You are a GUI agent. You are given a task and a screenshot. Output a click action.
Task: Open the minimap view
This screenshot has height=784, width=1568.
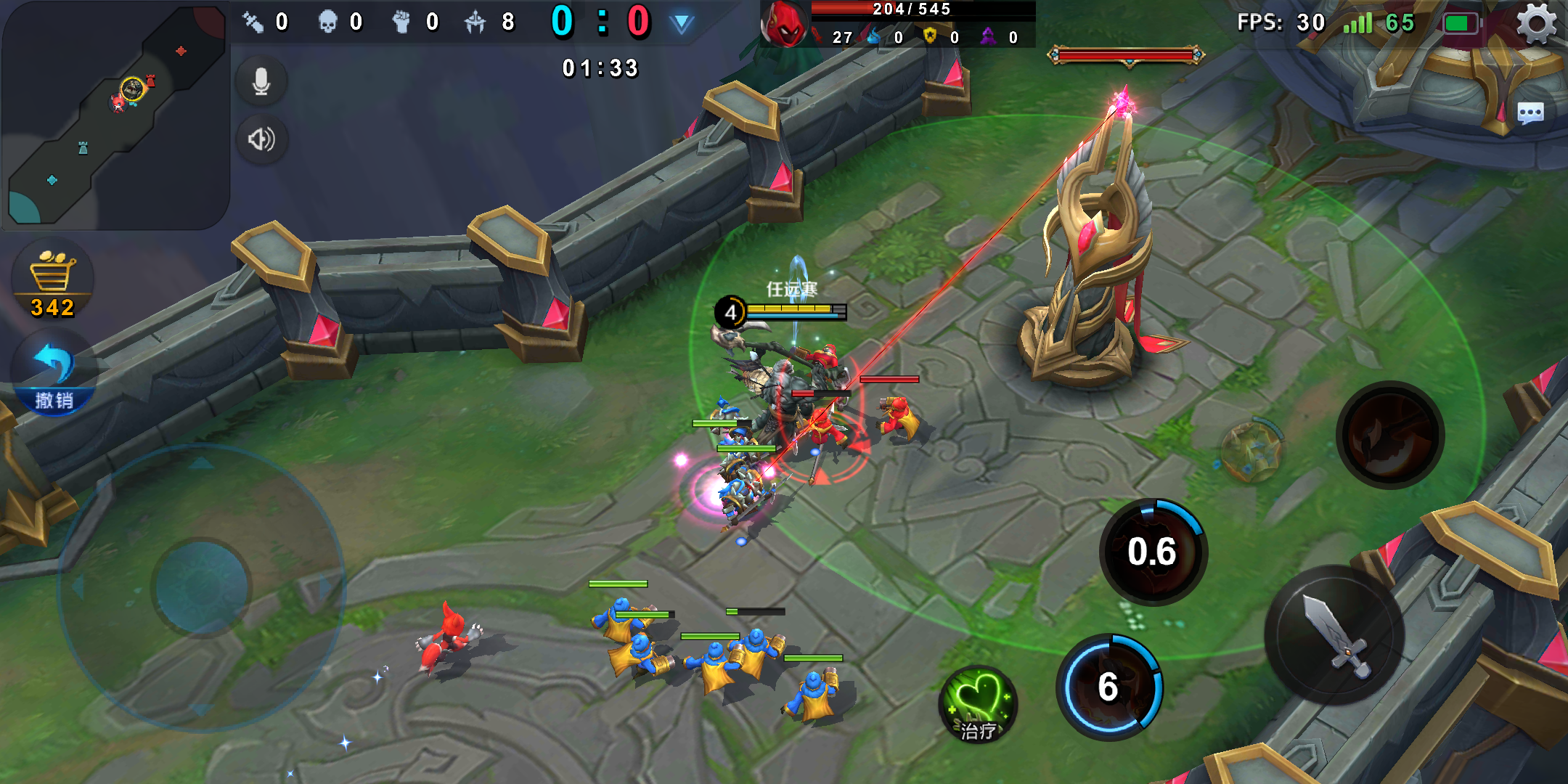115,115
